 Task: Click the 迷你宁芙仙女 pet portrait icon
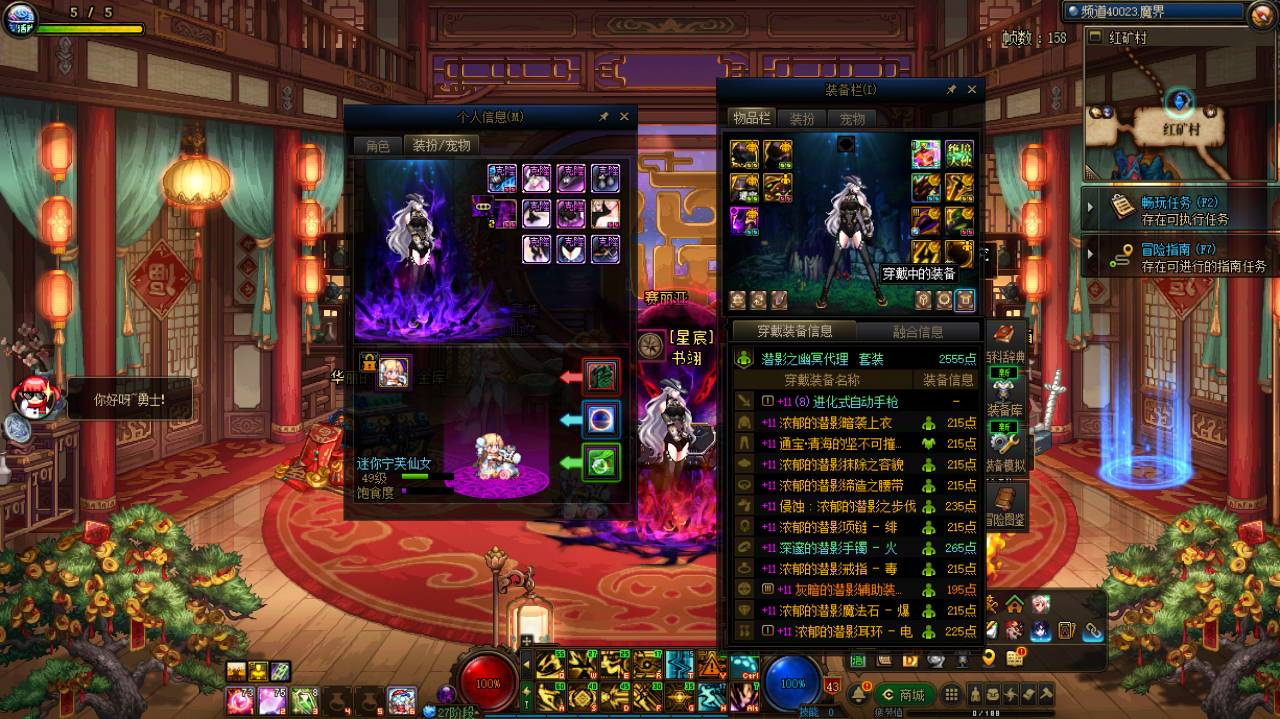pyautogui.click(x=393, y=371)
